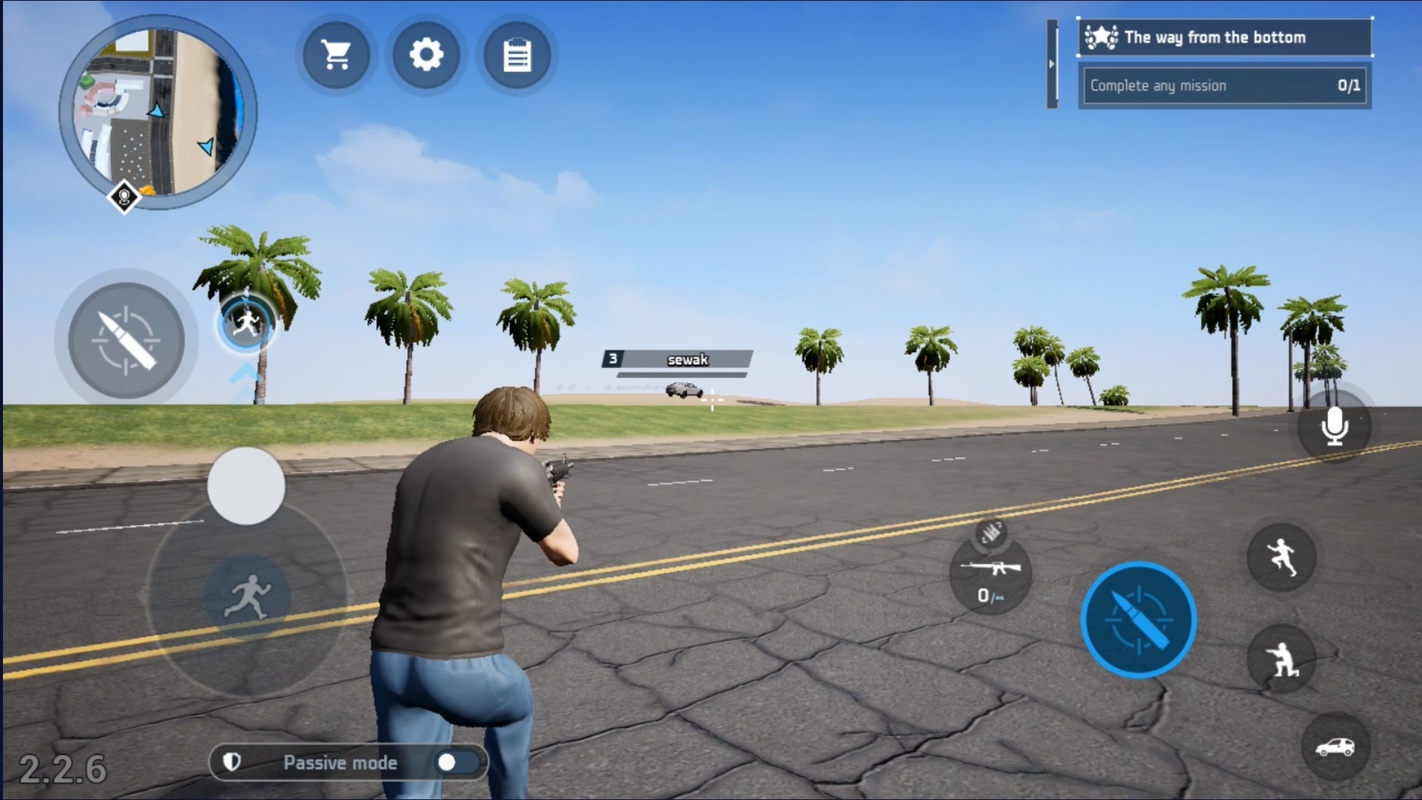
Task: Tap the running man sprint button
Action: pos(247,597)
